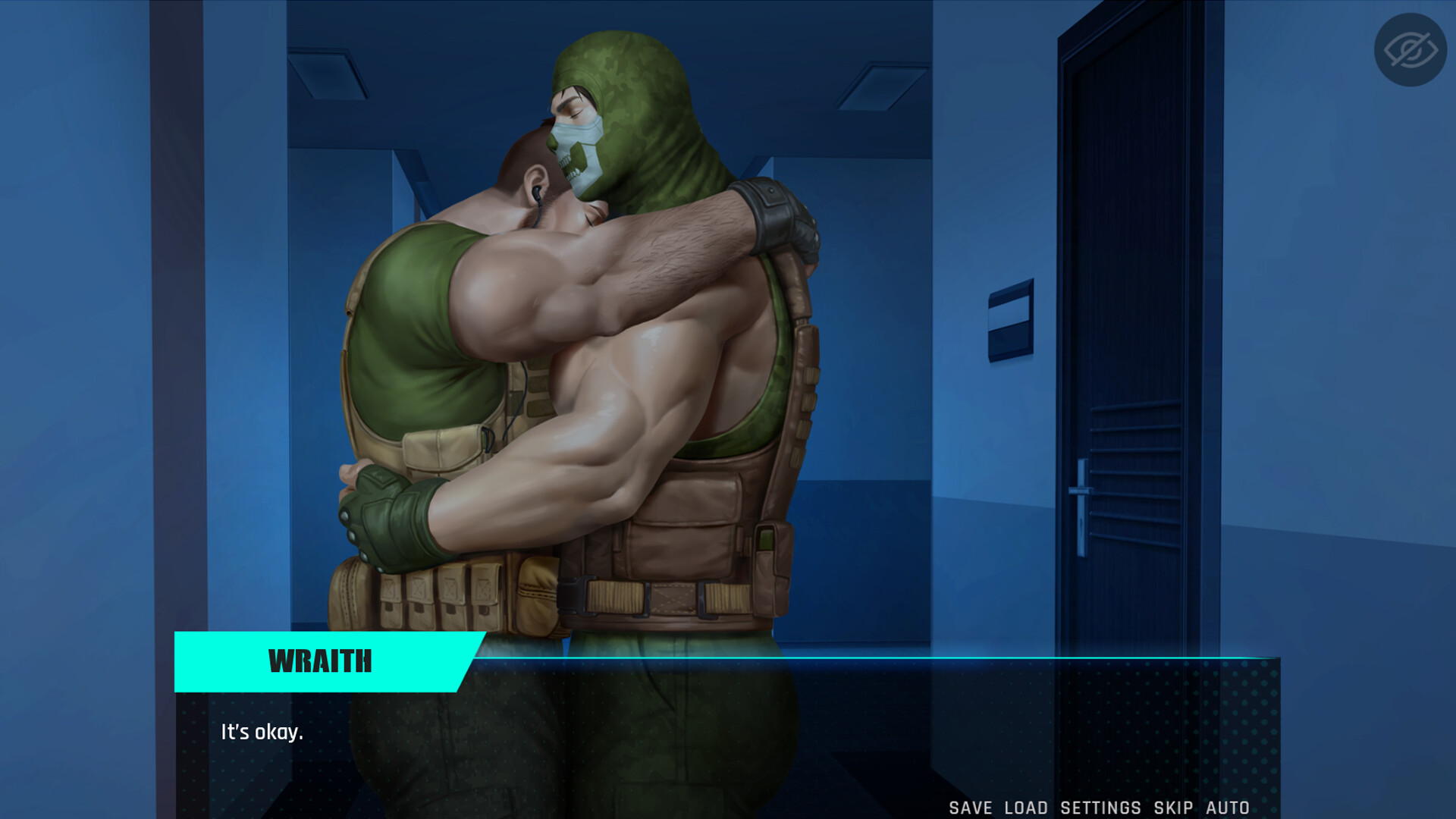Load a previous save
The width and height of the screenshot is (1456, 819).
click(x=1025, y=807)
